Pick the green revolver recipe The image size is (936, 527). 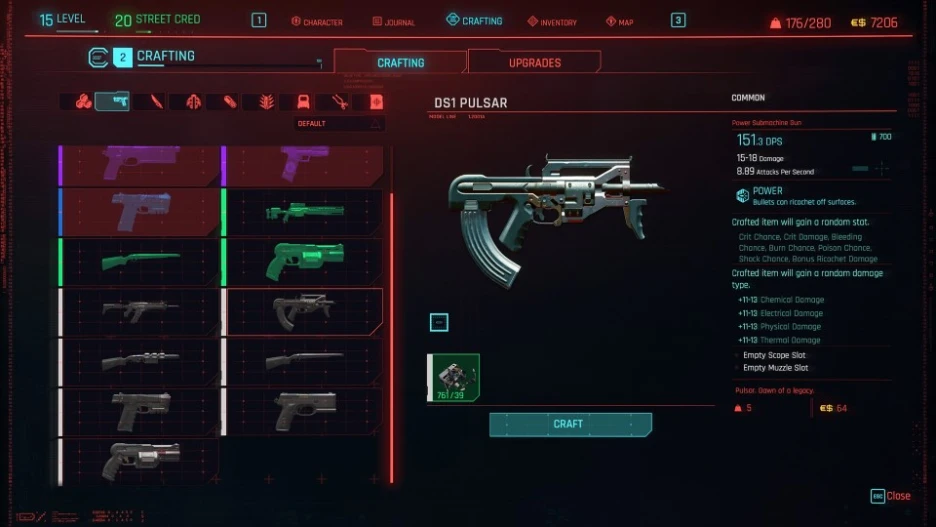305,261
